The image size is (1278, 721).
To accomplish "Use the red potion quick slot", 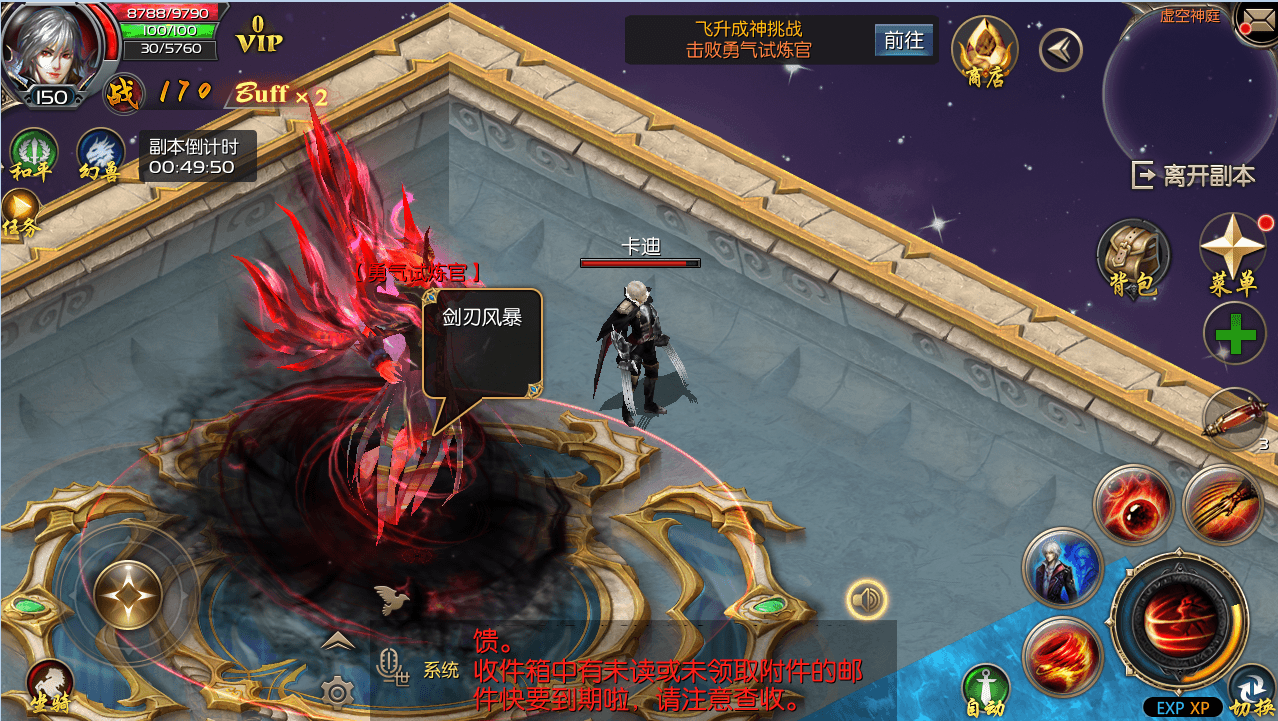I will pyautogui.click(x=1234, y=418).
